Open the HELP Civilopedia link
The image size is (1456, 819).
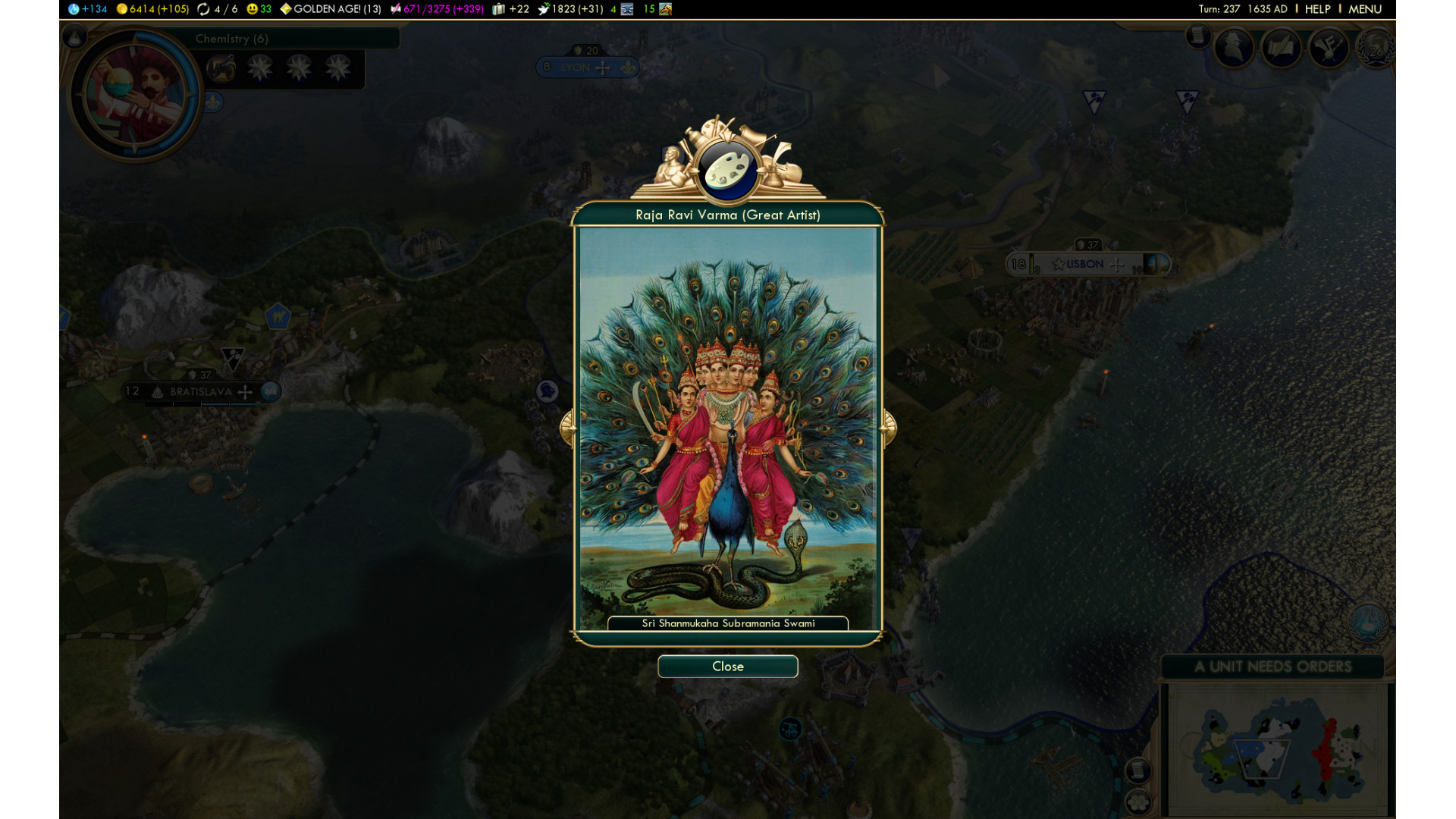coord(1317,9)
